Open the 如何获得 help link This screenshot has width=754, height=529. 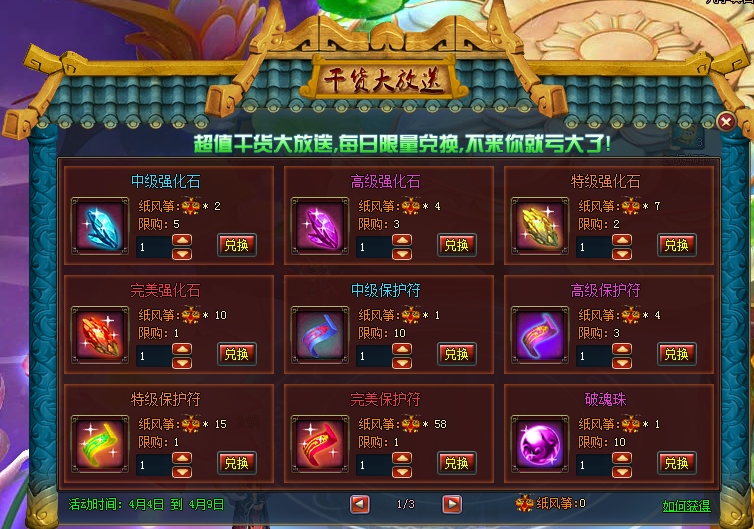click(x=686, y=506)
